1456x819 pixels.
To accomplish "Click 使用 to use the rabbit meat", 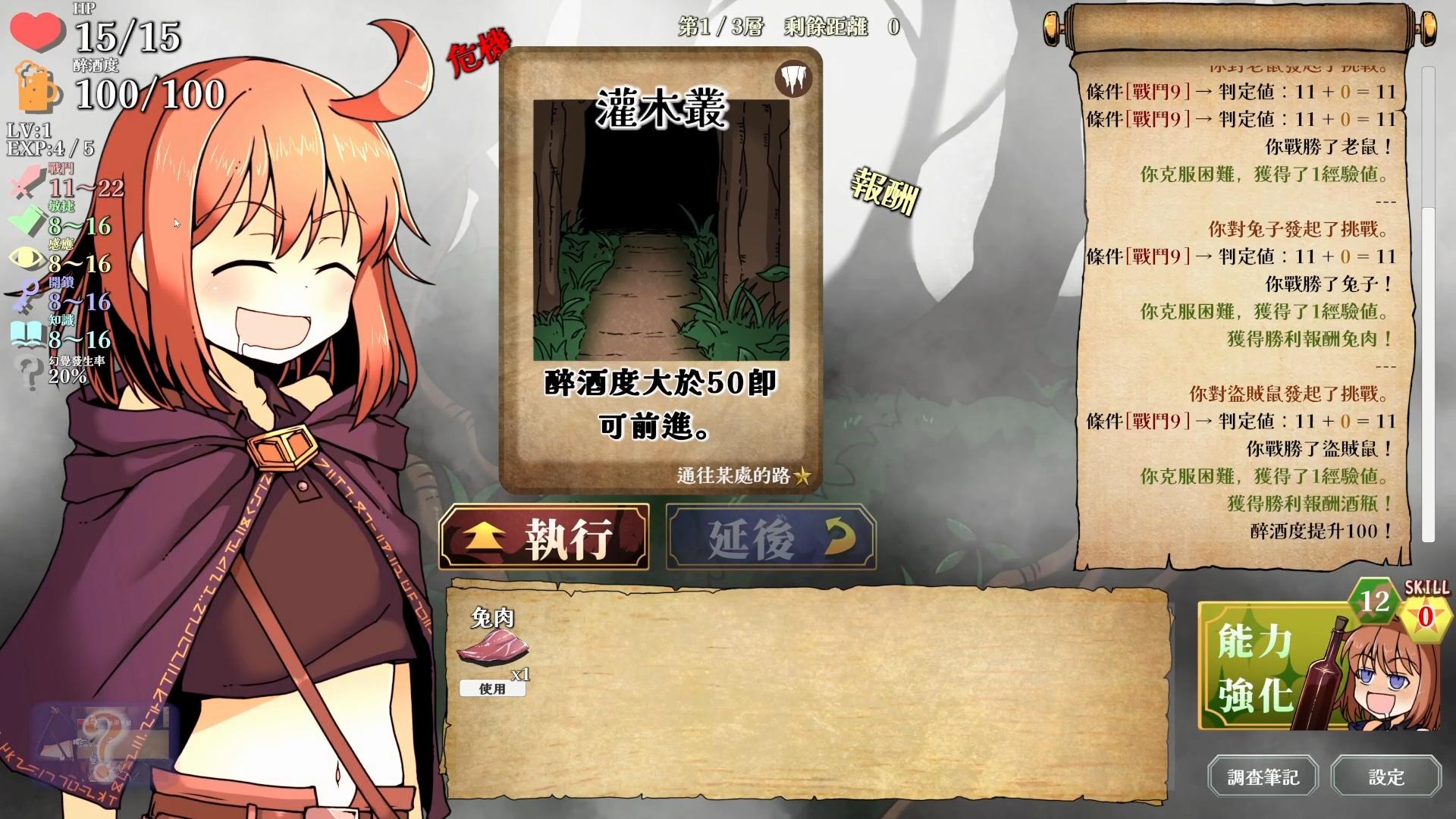I will pos(493,690).
